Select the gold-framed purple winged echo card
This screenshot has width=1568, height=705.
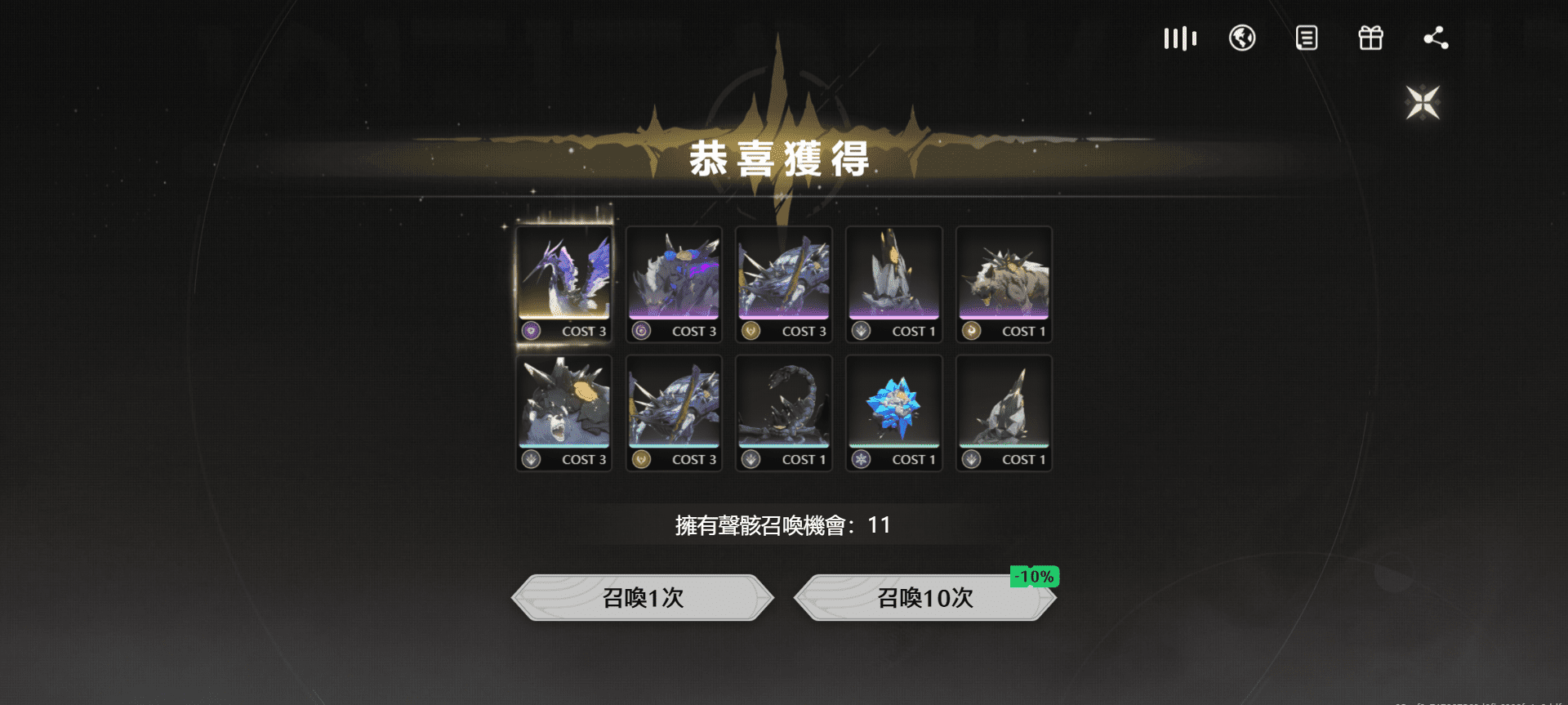tap(564, 283)
